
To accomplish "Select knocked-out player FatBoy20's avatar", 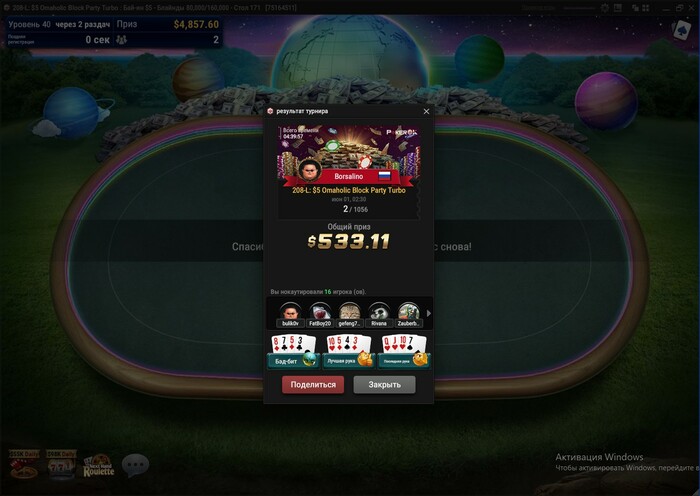I will click(x=320, y=313).
